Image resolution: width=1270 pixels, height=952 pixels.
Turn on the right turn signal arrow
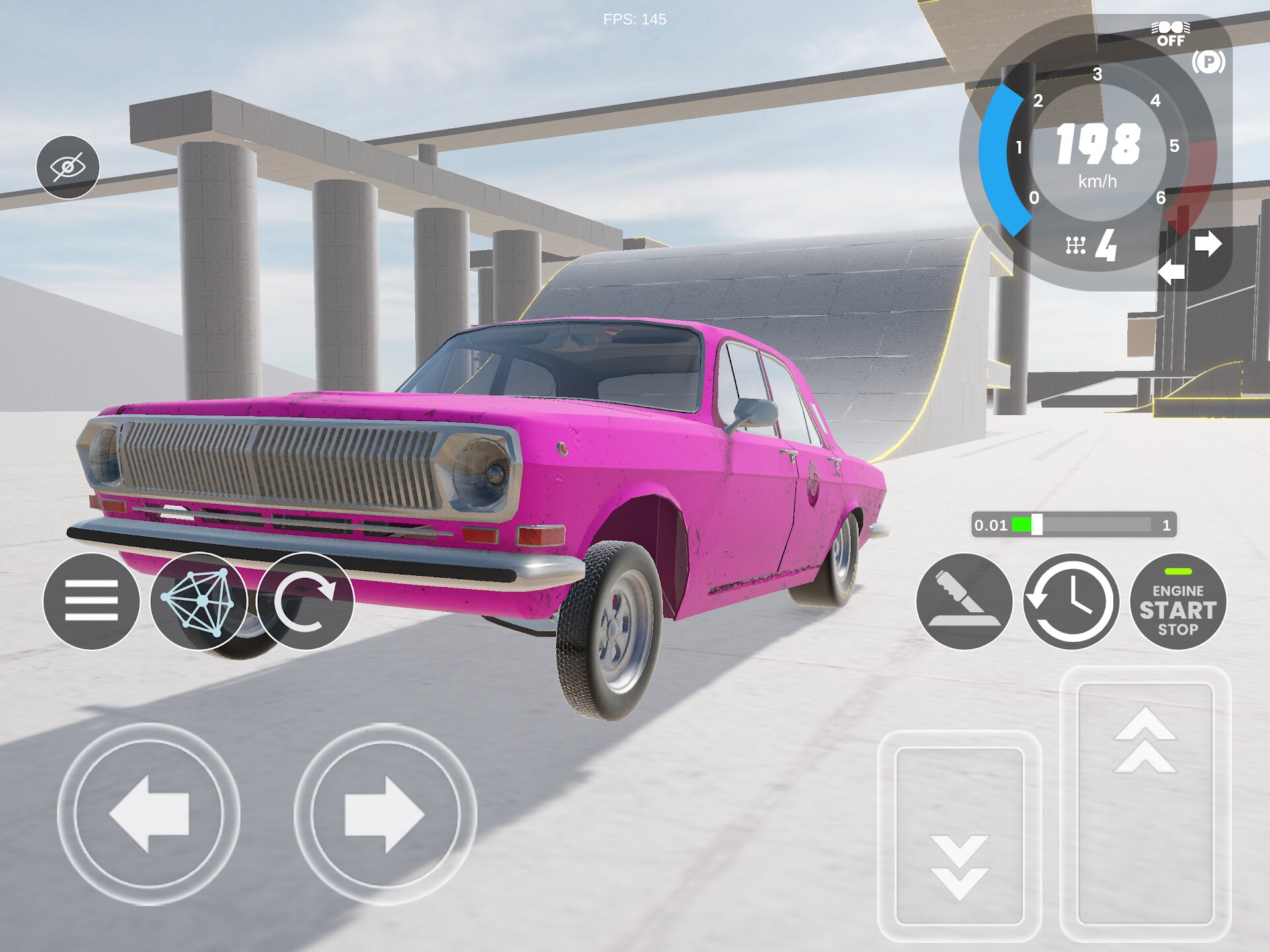[1209, 243]
